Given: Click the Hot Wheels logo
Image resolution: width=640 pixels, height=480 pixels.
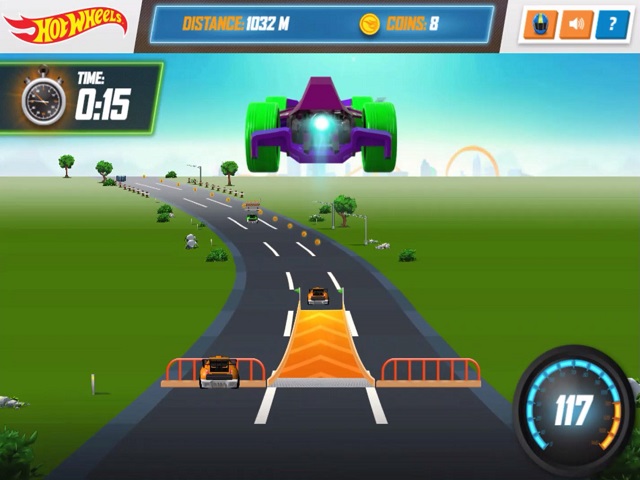Looking at the screenshot, I should click(65, 25).
